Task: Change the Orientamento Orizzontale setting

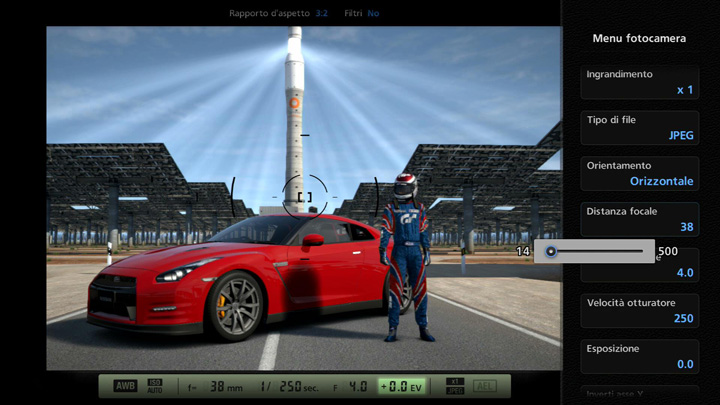Action: pos(640,173)
